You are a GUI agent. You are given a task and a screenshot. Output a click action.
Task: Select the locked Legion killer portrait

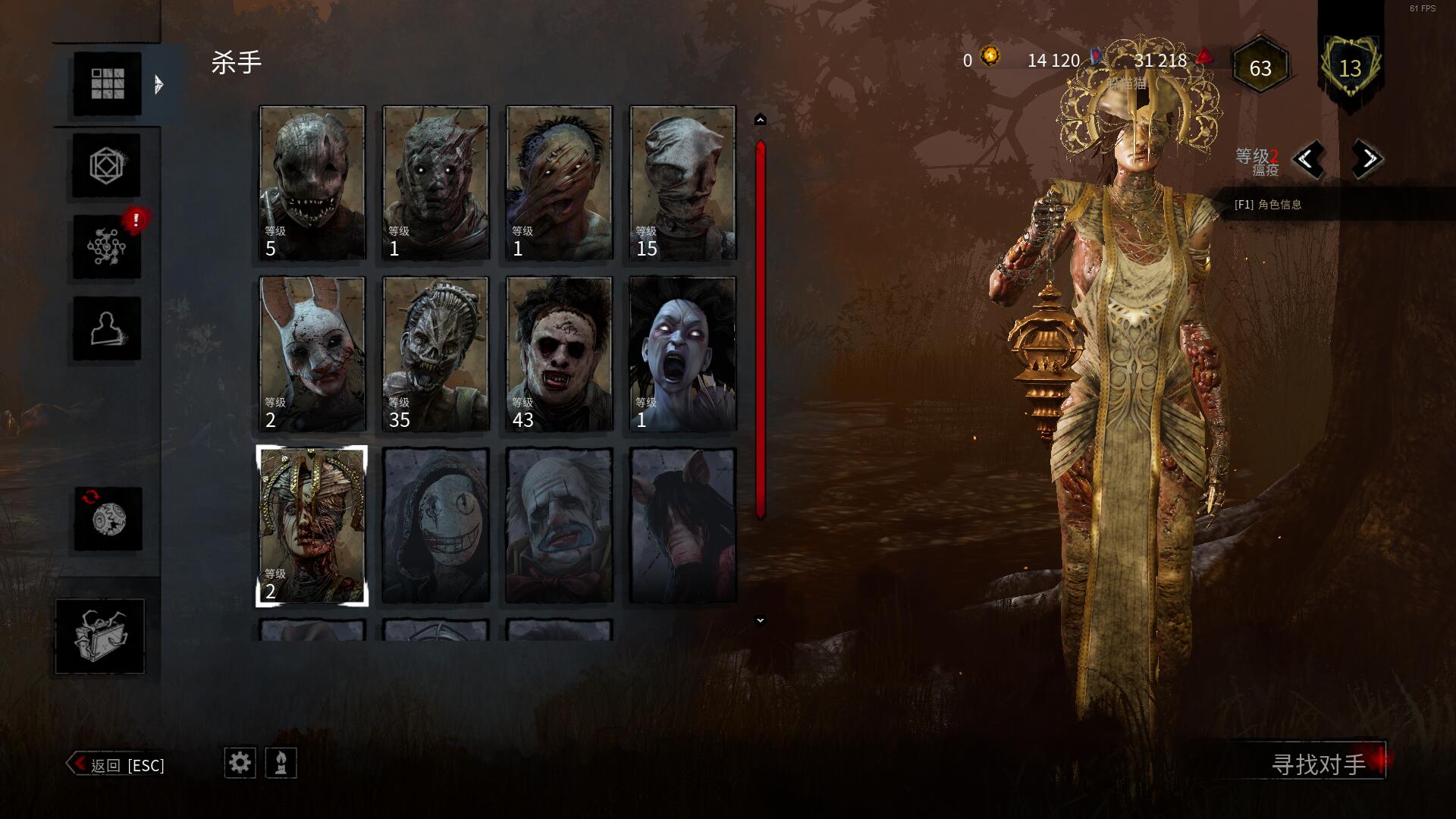[435, 526]
